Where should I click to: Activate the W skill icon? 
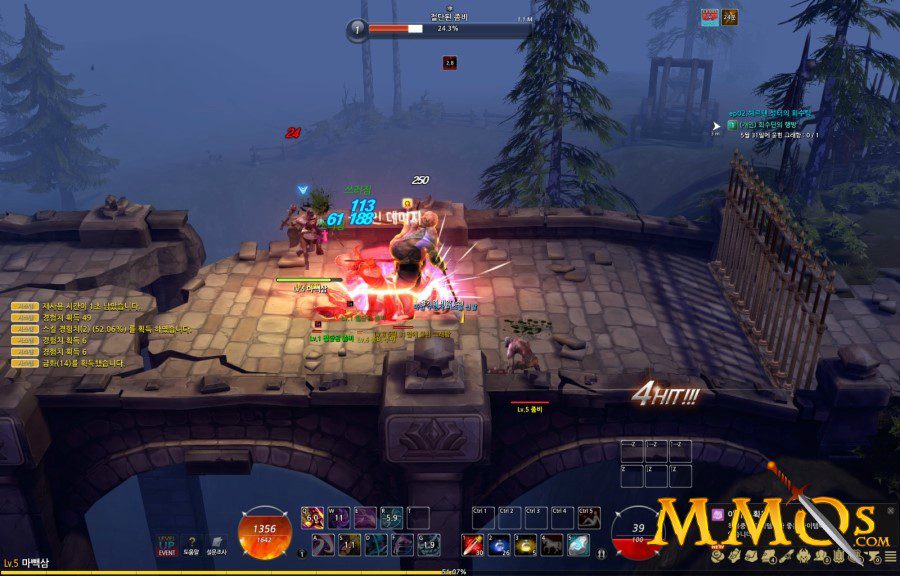pos(340,518)
